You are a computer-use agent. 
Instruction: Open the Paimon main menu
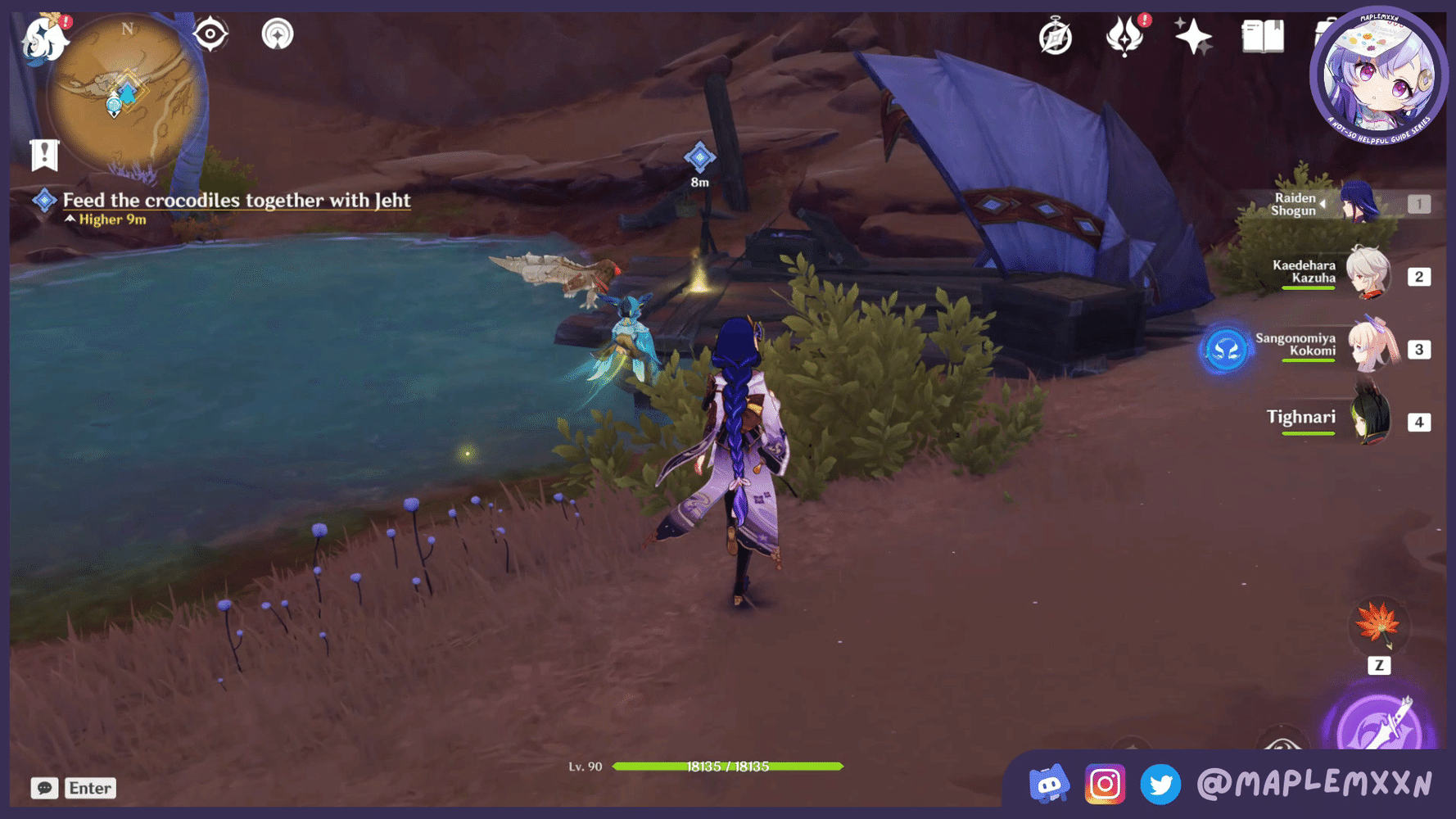(x=45, y=38)
